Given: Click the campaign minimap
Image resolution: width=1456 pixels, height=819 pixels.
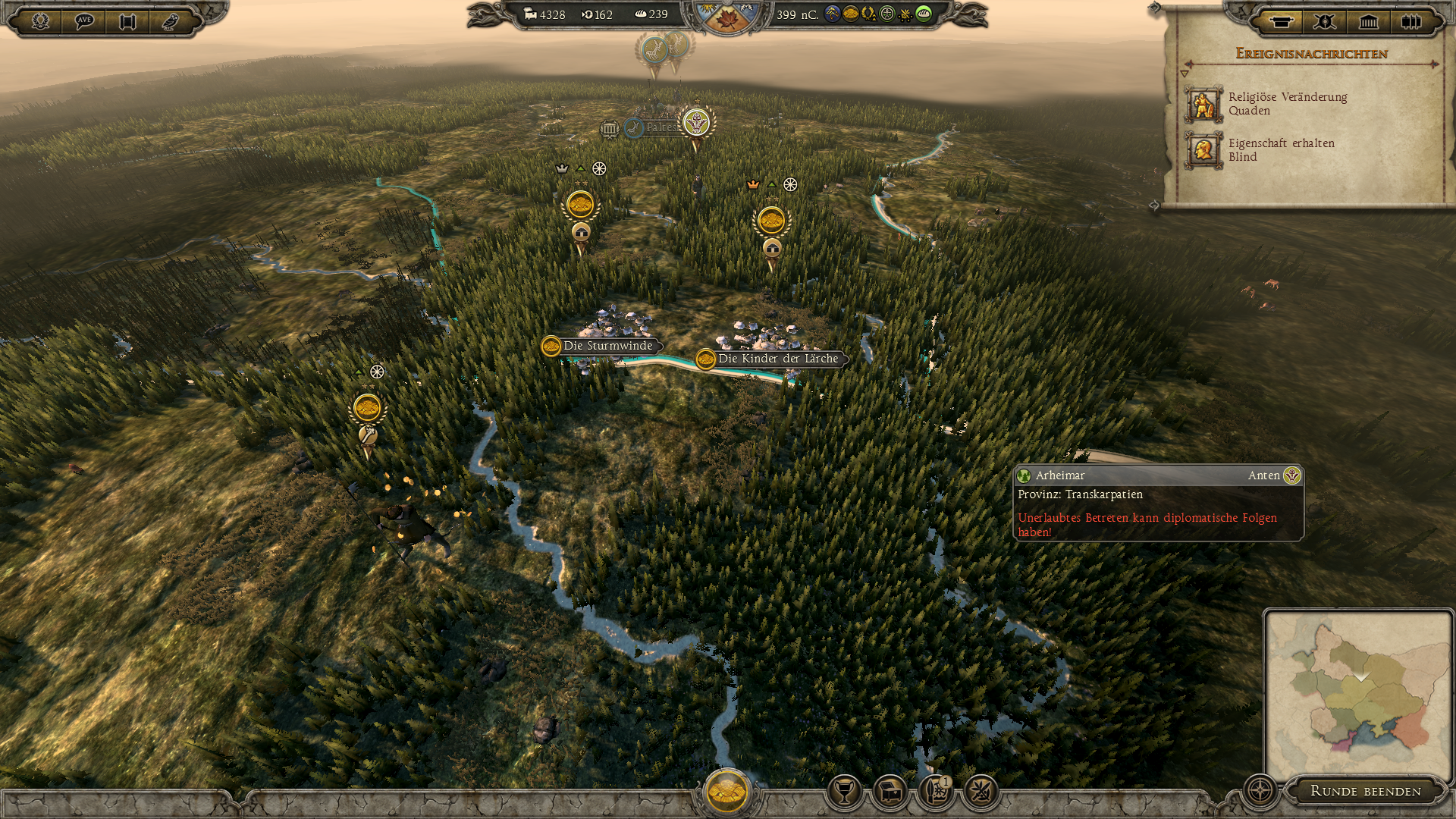Looking at the screenshot, I should 1357,694.
